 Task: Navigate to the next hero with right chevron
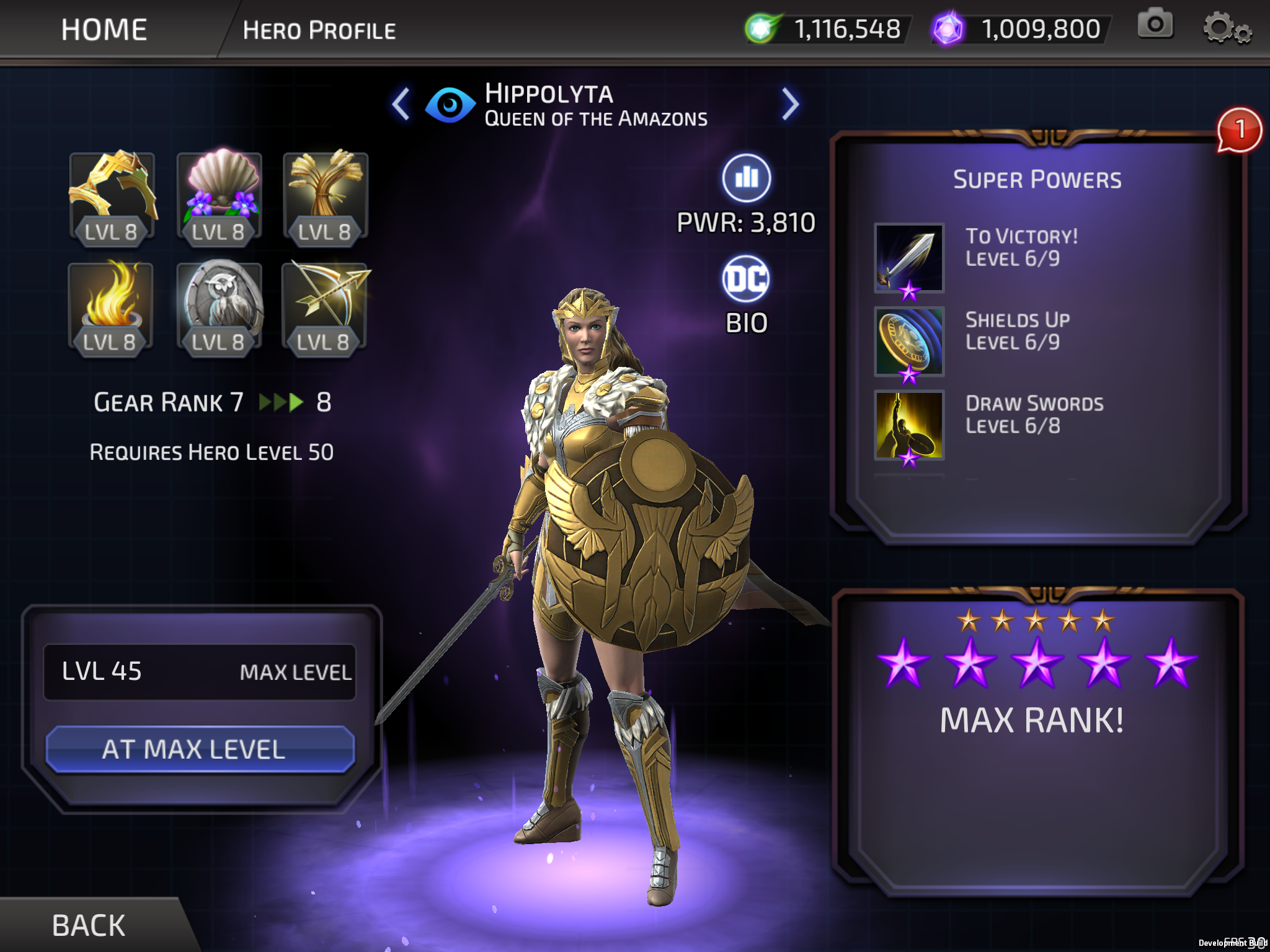(x=790, y=103)
